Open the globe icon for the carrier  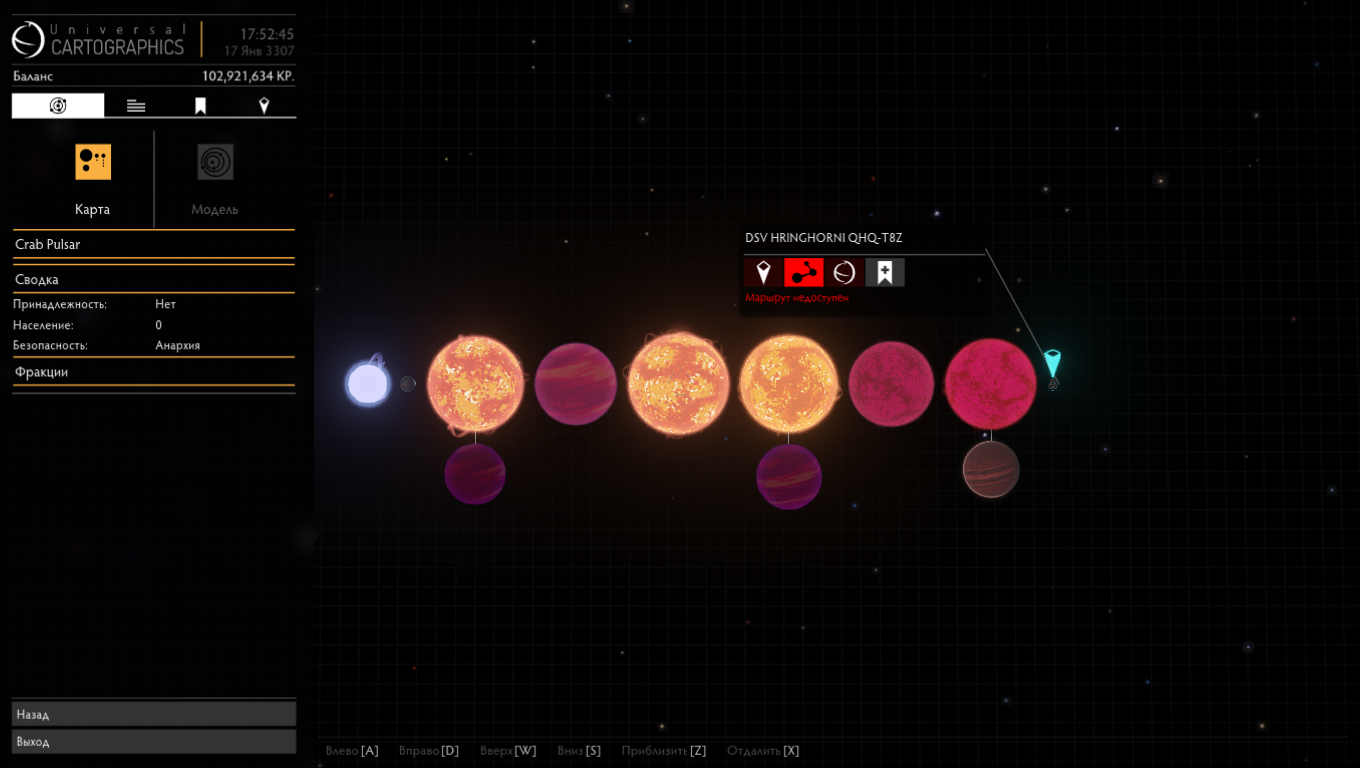pyautogui.click(x=844, y=272)
